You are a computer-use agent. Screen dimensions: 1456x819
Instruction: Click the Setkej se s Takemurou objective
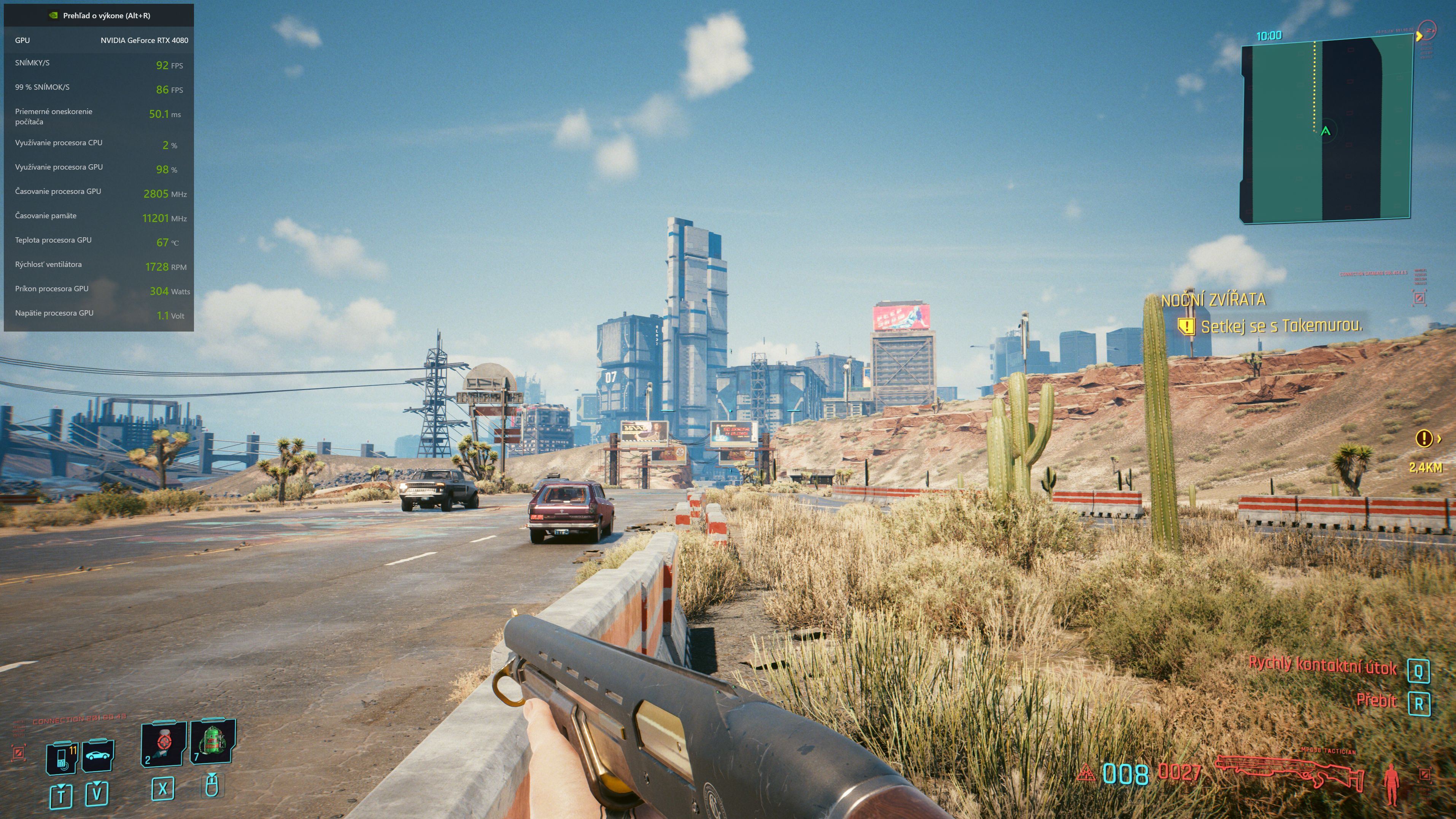1281,327
